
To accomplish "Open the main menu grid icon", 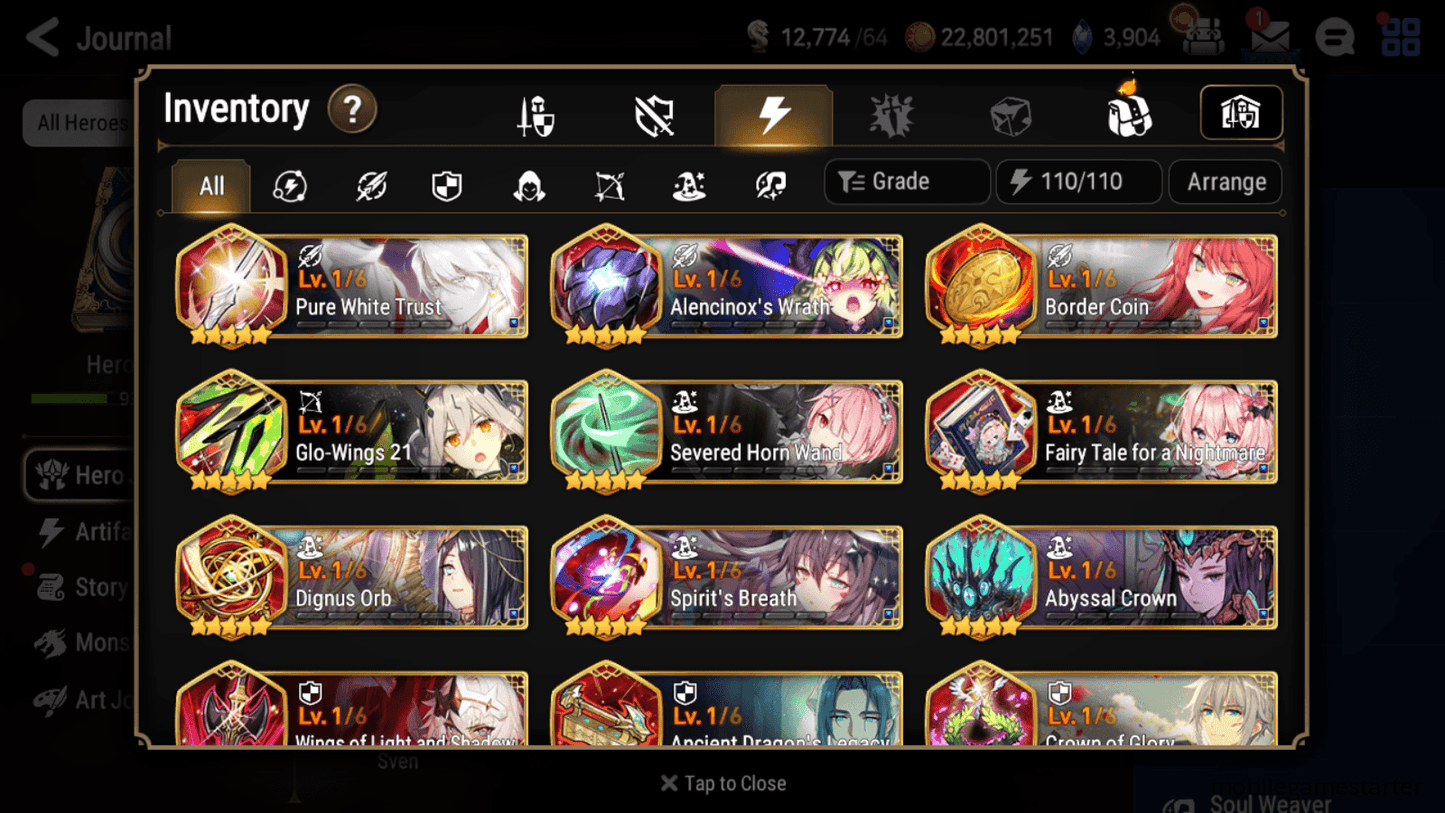I will 1399,37.
